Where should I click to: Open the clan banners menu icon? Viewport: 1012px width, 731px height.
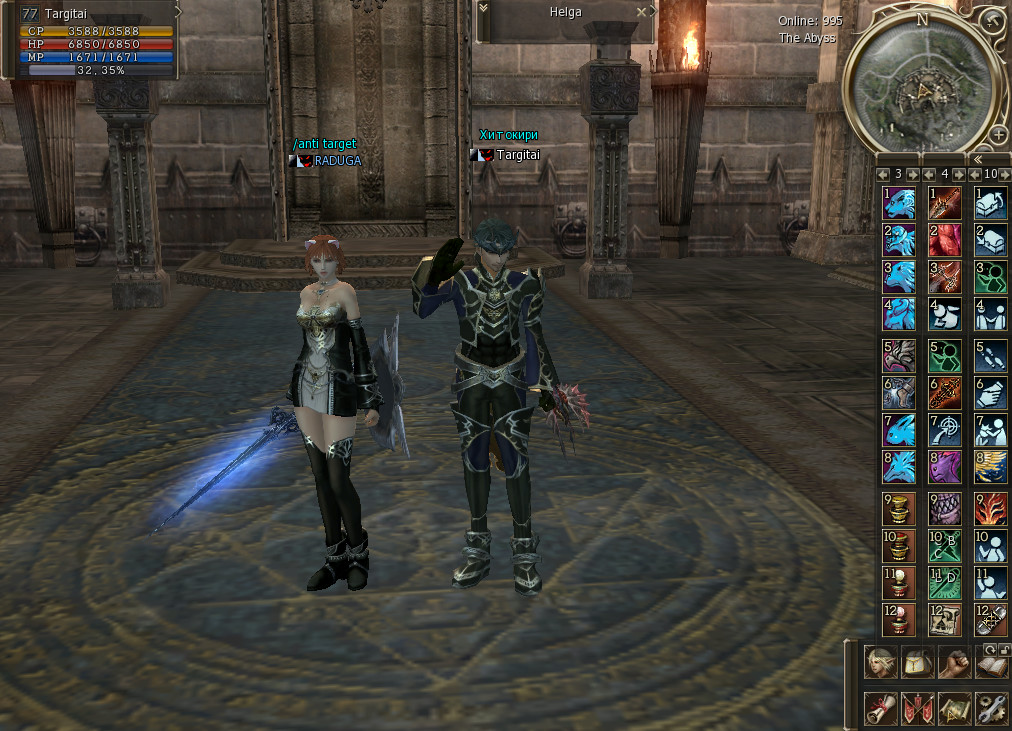click(x=916, y=707)
